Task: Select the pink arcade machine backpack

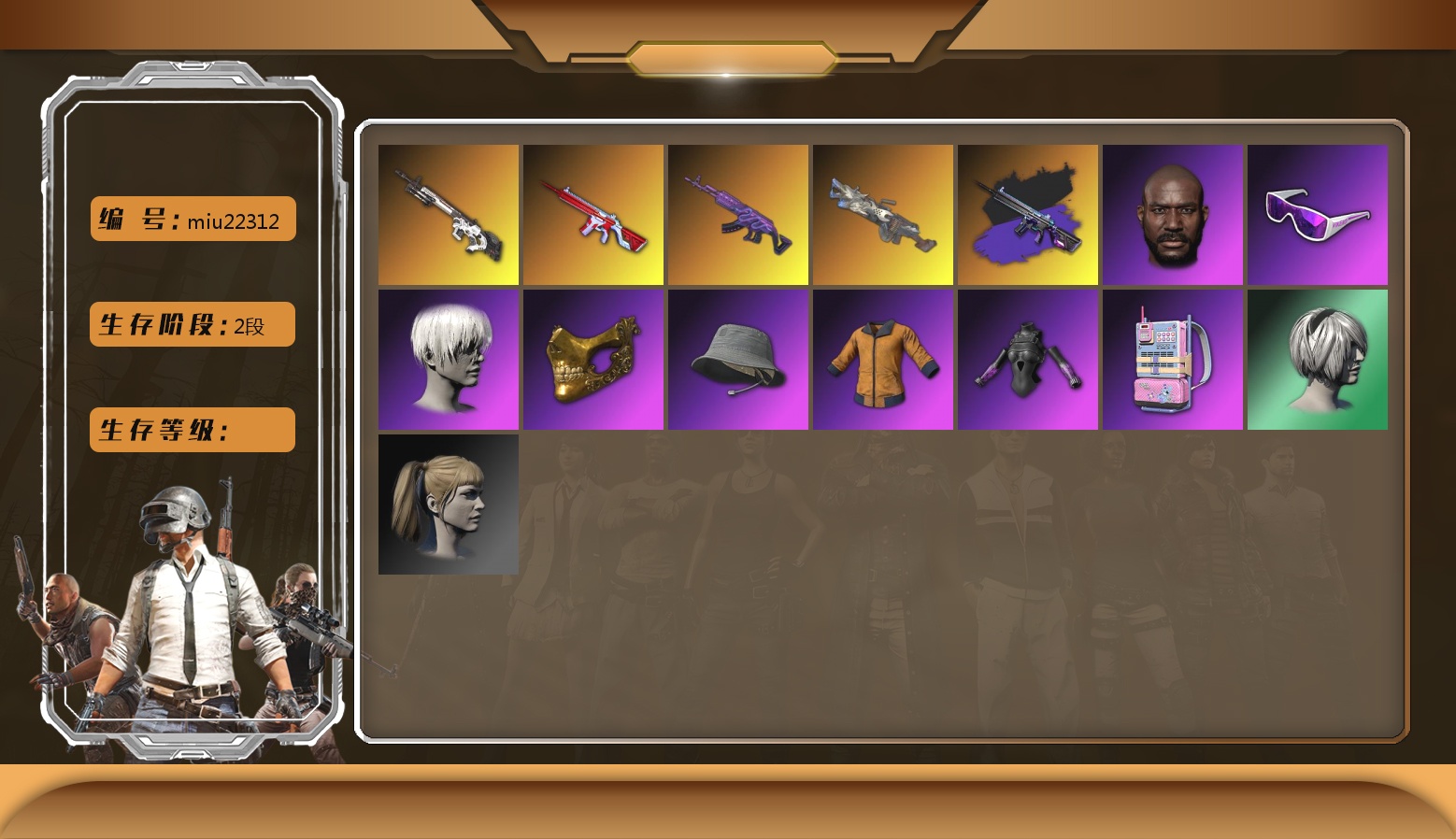Action: [1173, 360]
